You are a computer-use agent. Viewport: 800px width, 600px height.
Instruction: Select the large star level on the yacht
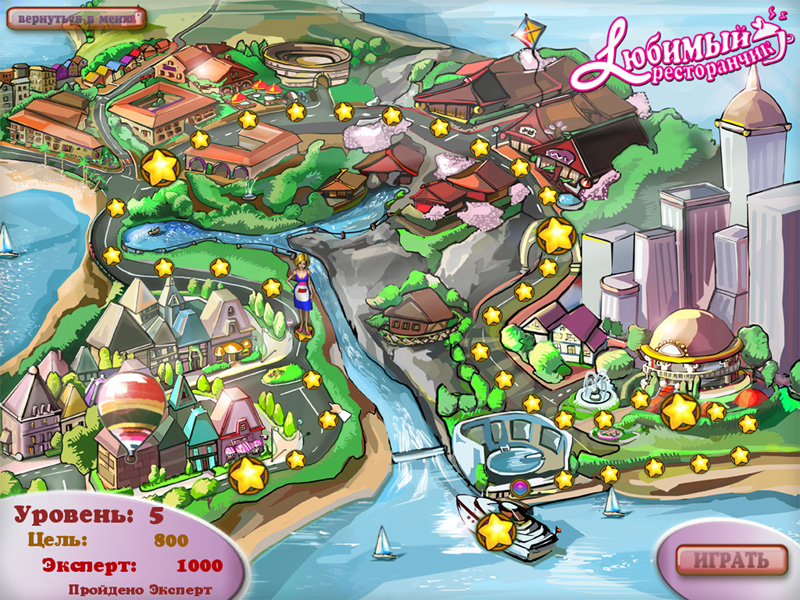[496, 531]
